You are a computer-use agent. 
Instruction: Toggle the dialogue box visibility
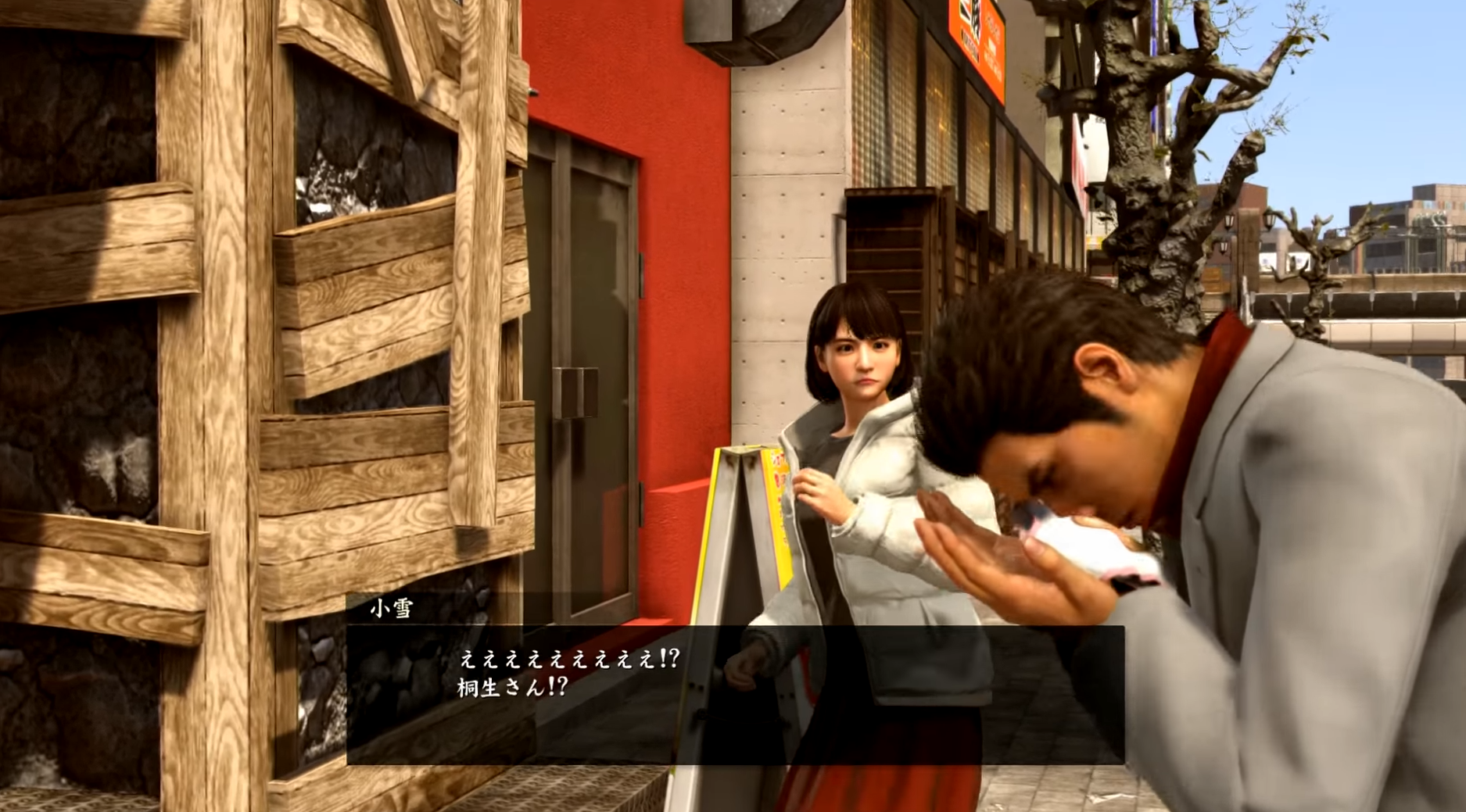click(625, 688)
